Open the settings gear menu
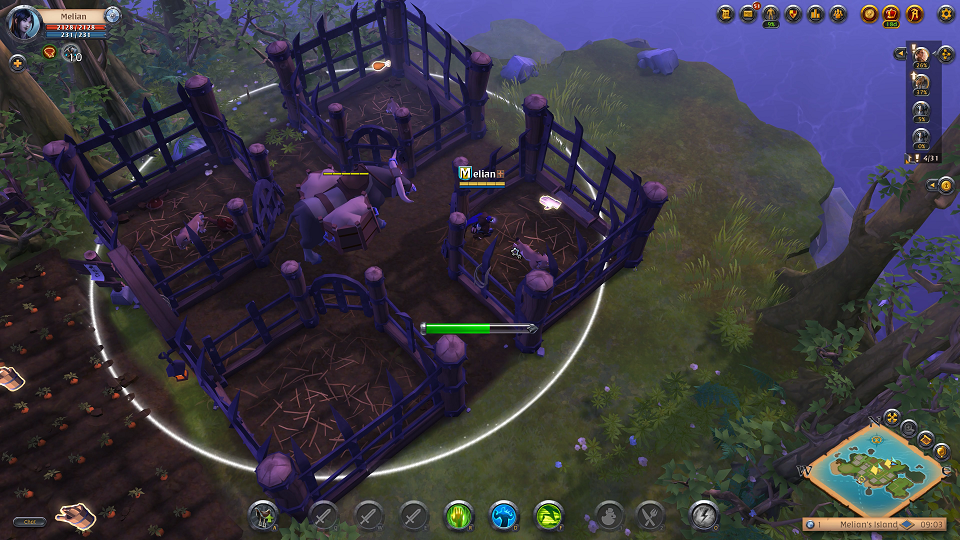The image size is (960, 540). [x=945, y=14]
